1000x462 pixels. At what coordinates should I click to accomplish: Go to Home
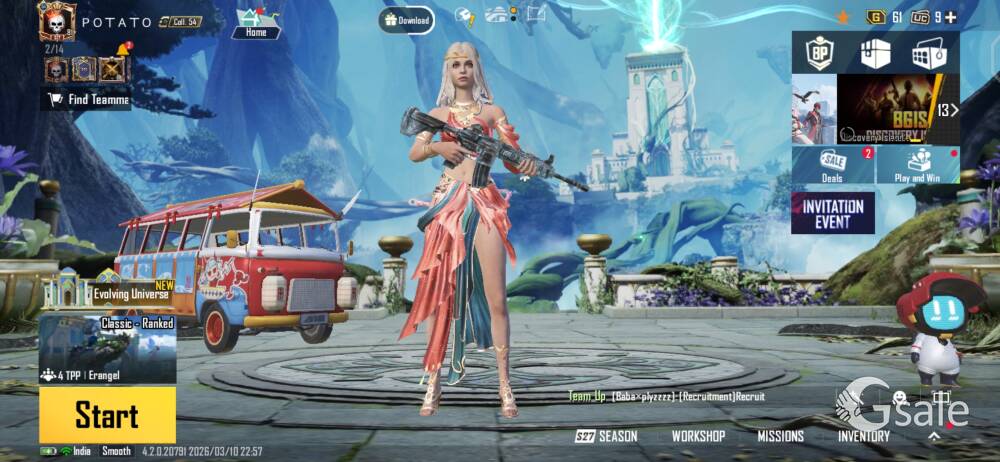click(256, 24)
